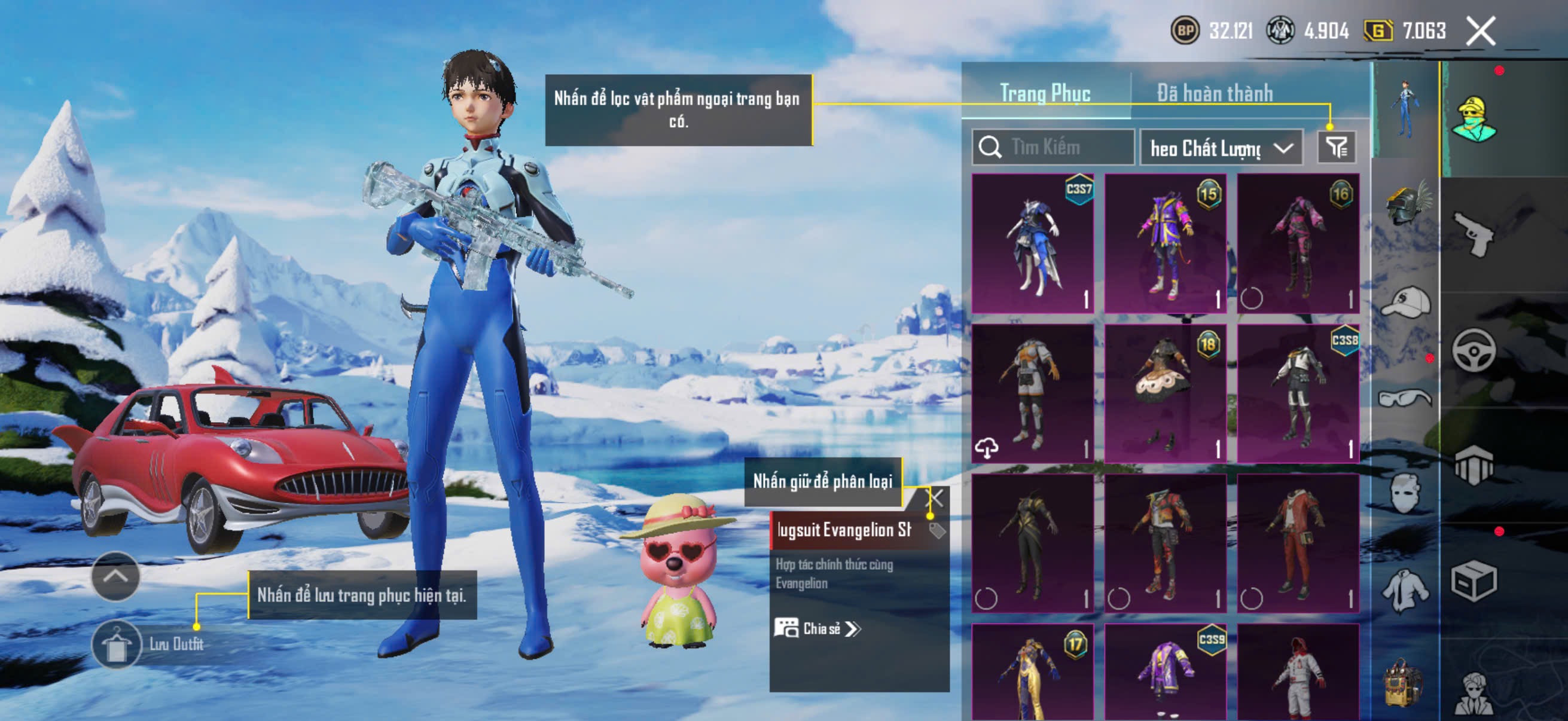Choose the C3S8 white jacket outfit
Viewport: 1568px width, 721px height.
pyautogui.click(x=1298, y=393)
